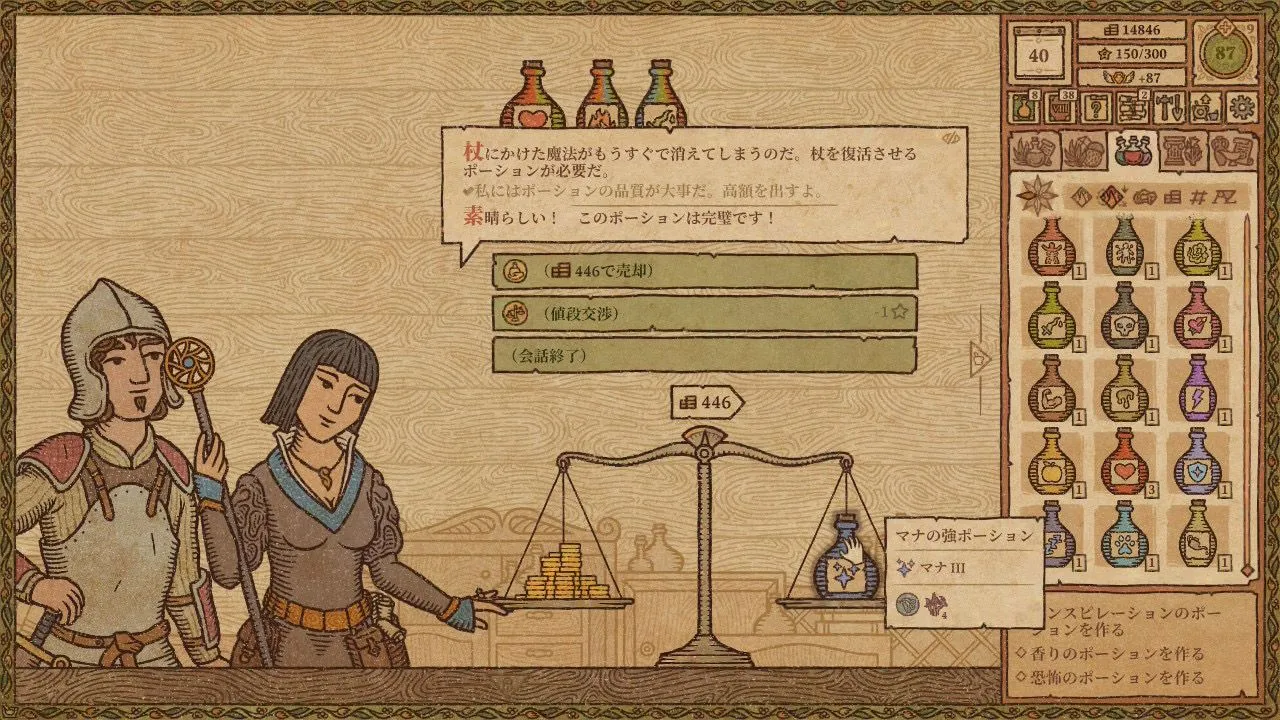Open the hammer and shovel tools icon
This screenshot has width=1280, height=720.
pyautogui.click(x=1169, y=107)
